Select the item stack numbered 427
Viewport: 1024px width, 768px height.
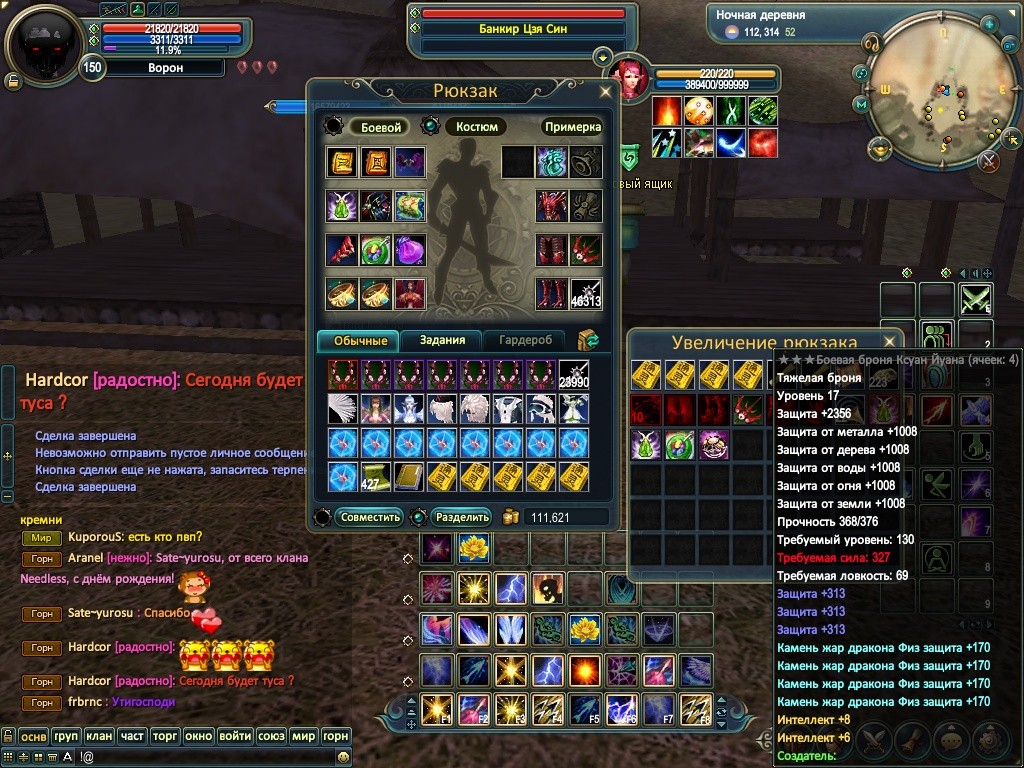[376, 476]
